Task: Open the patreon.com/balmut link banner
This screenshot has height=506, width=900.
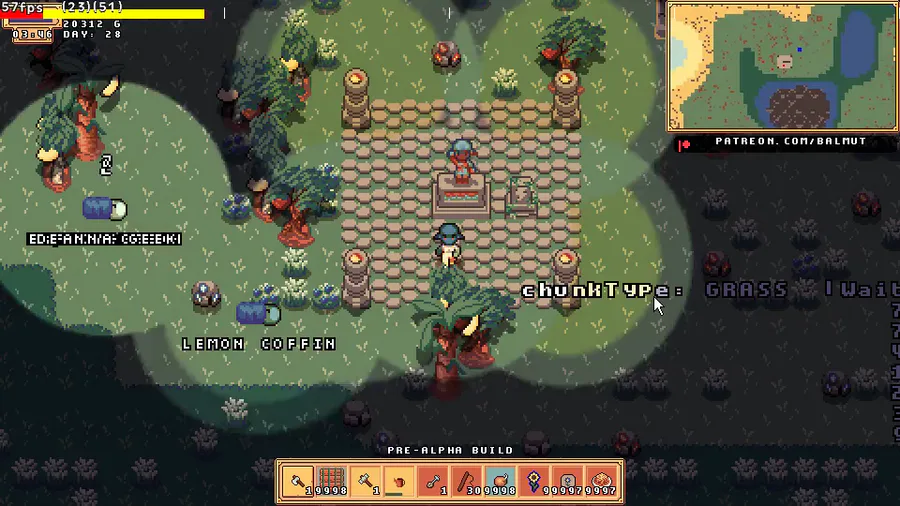Action: point(785,142)
